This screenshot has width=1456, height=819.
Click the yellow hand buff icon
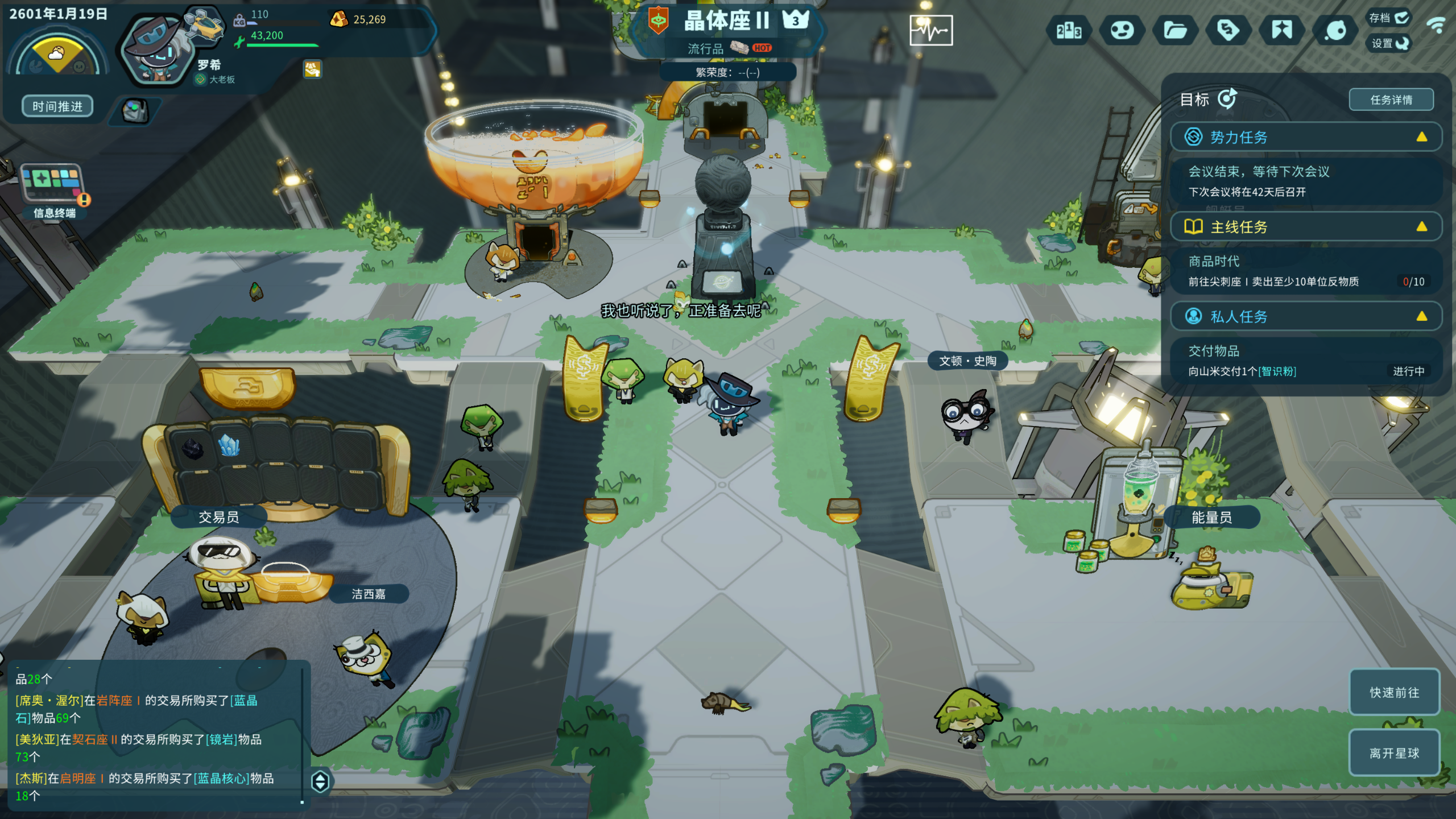312,69
